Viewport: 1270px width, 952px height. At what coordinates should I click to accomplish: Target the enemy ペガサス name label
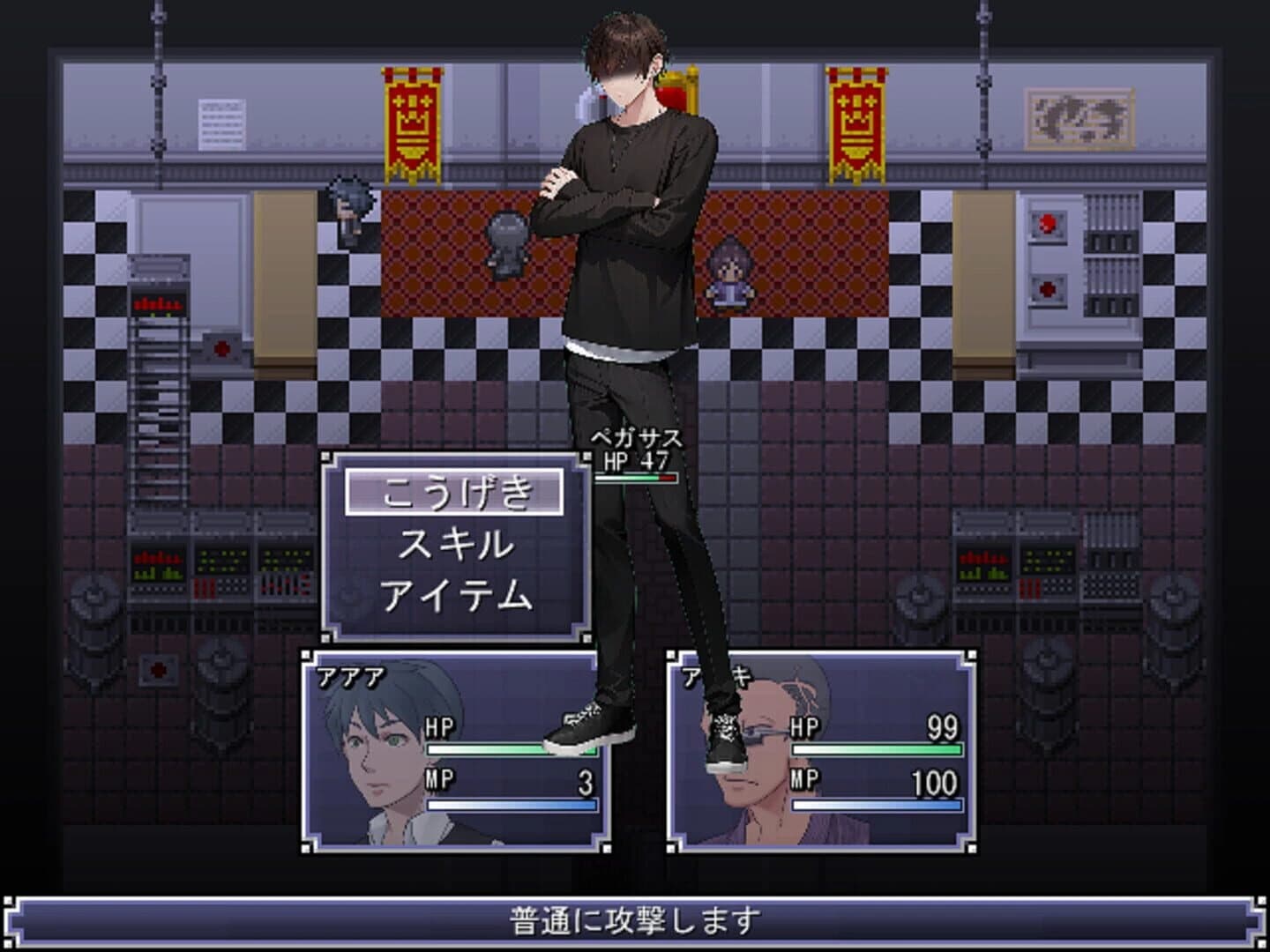(636, 438)
